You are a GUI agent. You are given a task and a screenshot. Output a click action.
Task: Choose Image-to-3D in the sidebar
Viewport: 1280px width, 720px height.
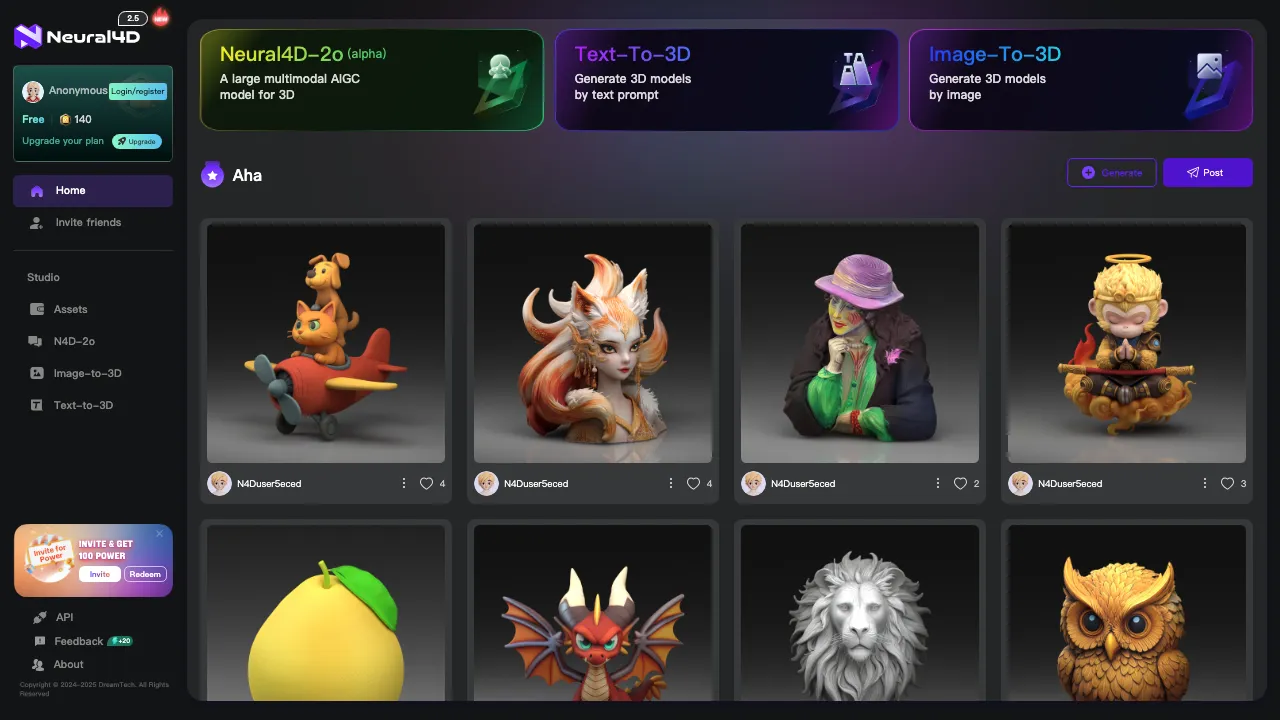[x=87, y=374]
